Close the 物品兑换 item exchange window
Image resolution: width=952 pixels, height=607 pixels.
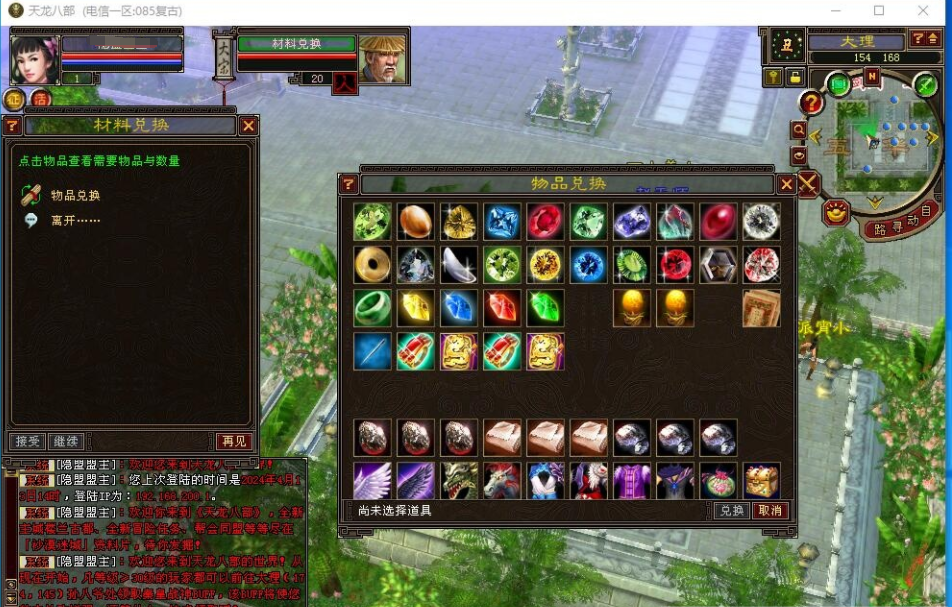click(786, 184)
